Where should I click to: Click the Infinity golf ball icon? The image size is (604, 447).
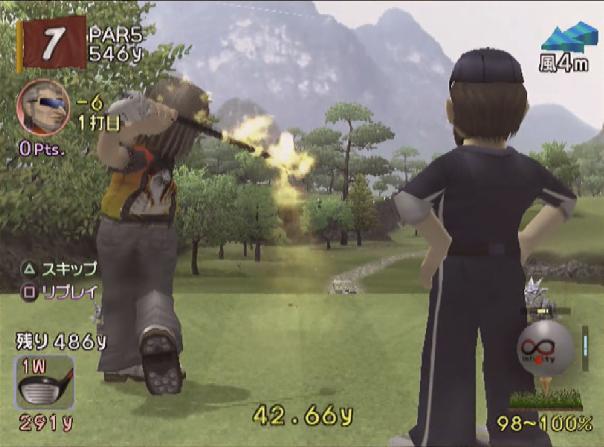click(545, 347)
